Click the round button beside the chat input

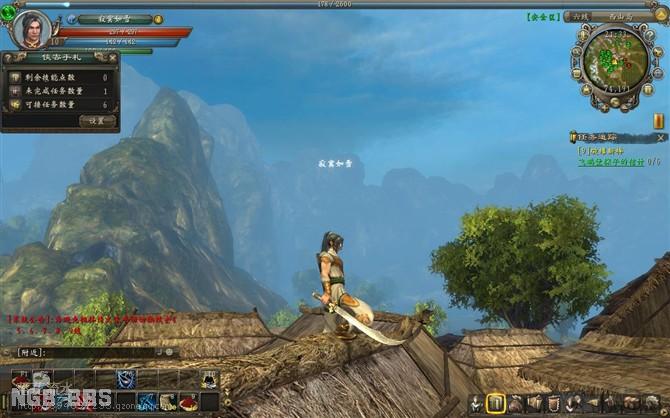click(x=170, y=352)
